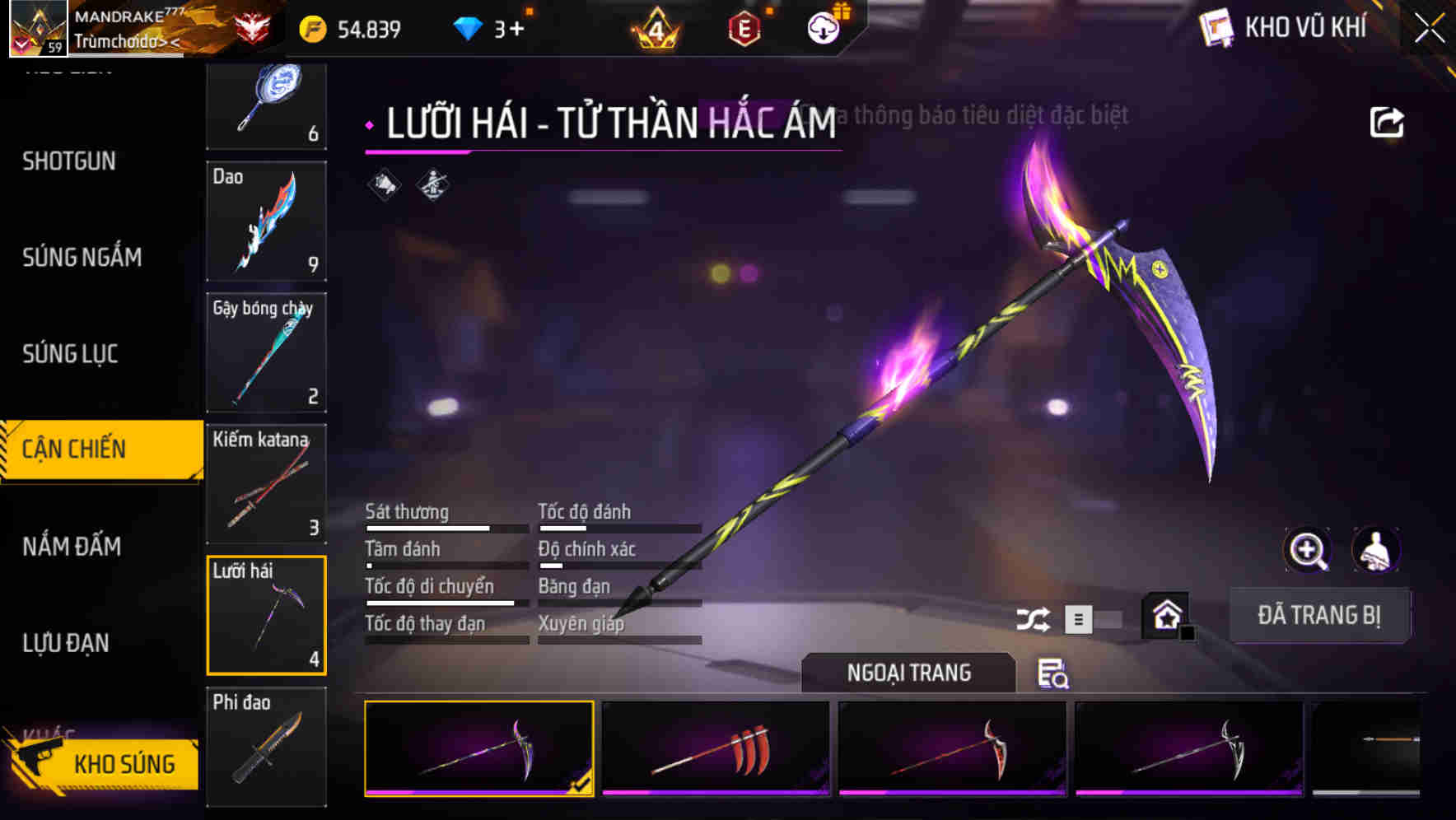Open the cloud download gift icon
Image resolution: width=1456 pixels, height=820 pixels.
(x=823, y=27)
